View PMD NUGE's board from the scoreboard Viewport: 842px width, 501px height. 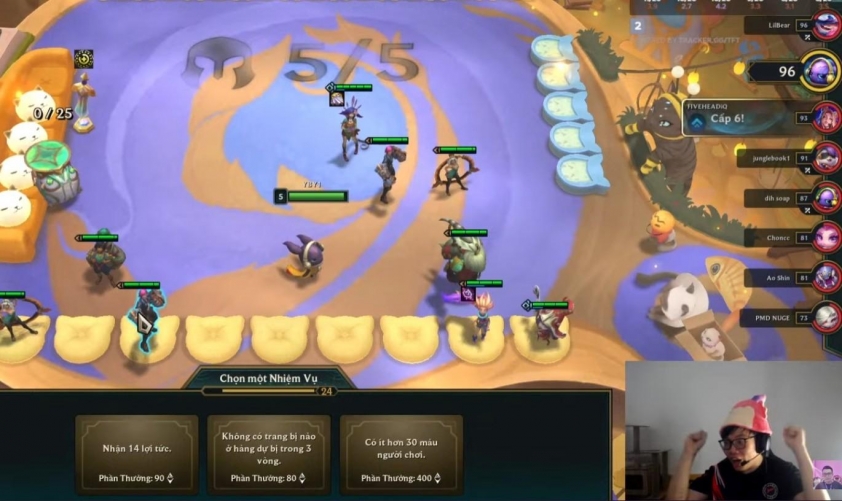[x=826, y=317]
